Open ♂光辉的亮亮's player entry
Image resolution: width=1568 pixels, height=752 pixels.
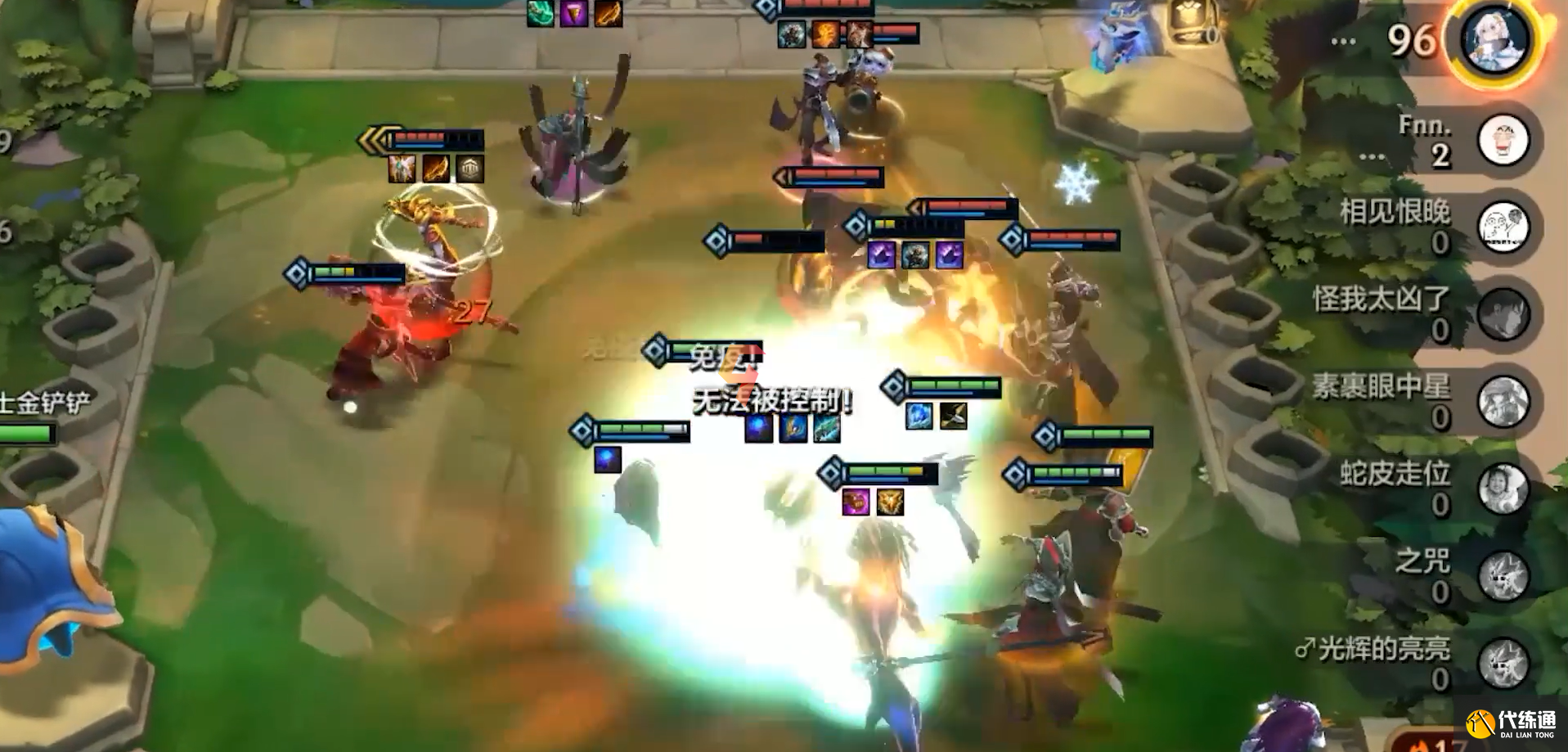click(x=1503, y=663)
